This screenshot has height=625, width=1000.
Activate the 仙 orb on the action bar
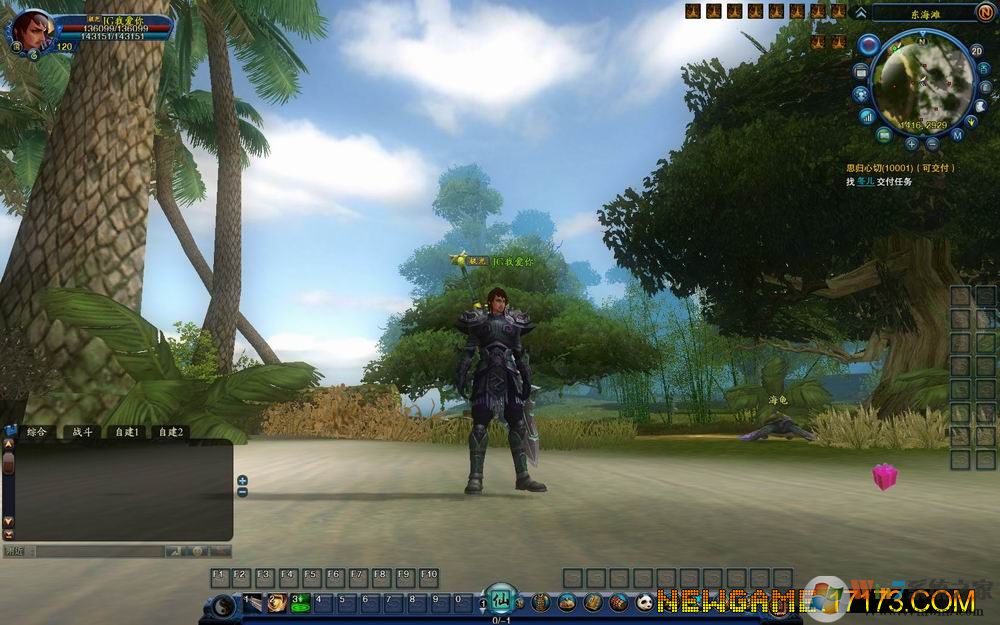click(x=502, y=600)
